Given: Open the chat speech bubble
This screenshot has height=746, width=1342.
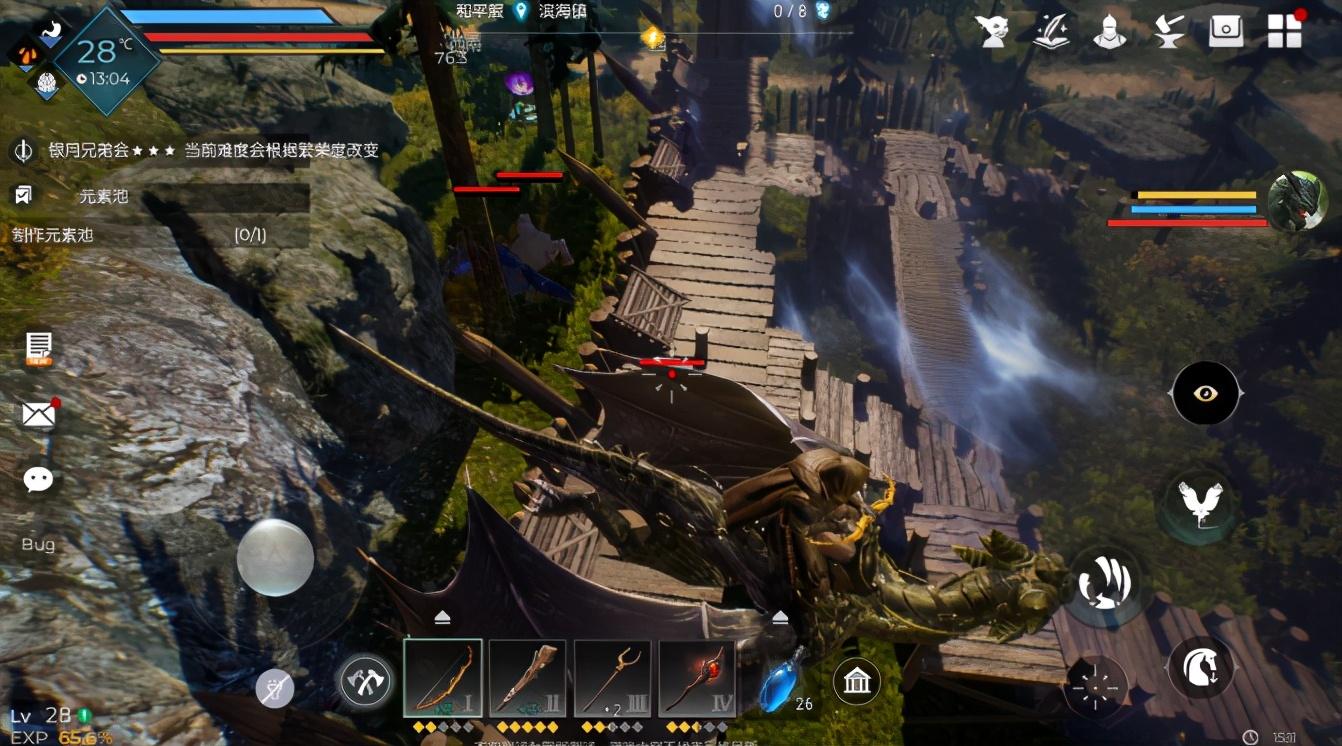Looking at the screenshot, I should click(x=39, y=480).
